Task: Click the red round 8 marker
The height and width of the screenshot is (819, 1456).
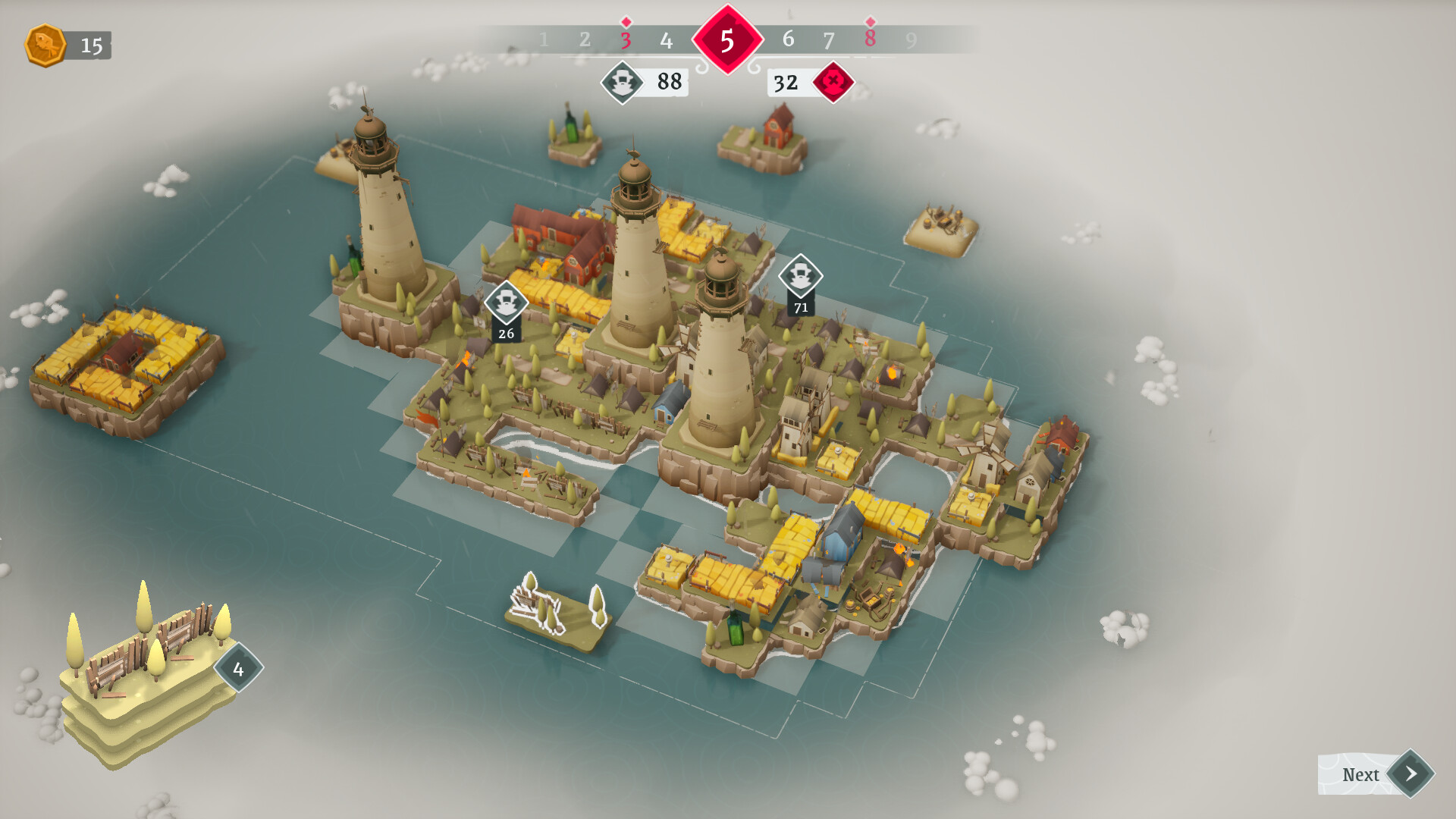Action: pos(870,37)
